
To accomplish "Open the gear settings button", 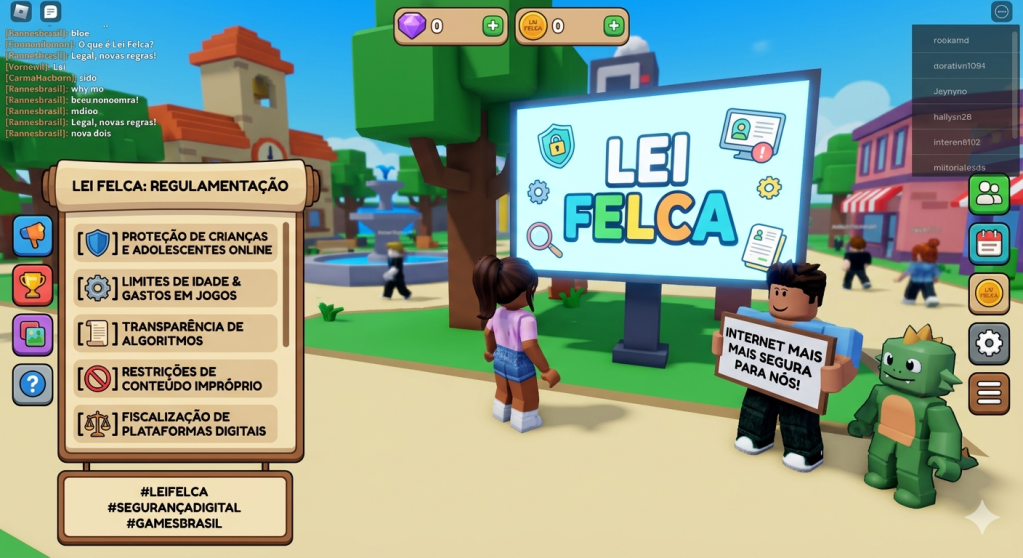I will tap(989, 343).
